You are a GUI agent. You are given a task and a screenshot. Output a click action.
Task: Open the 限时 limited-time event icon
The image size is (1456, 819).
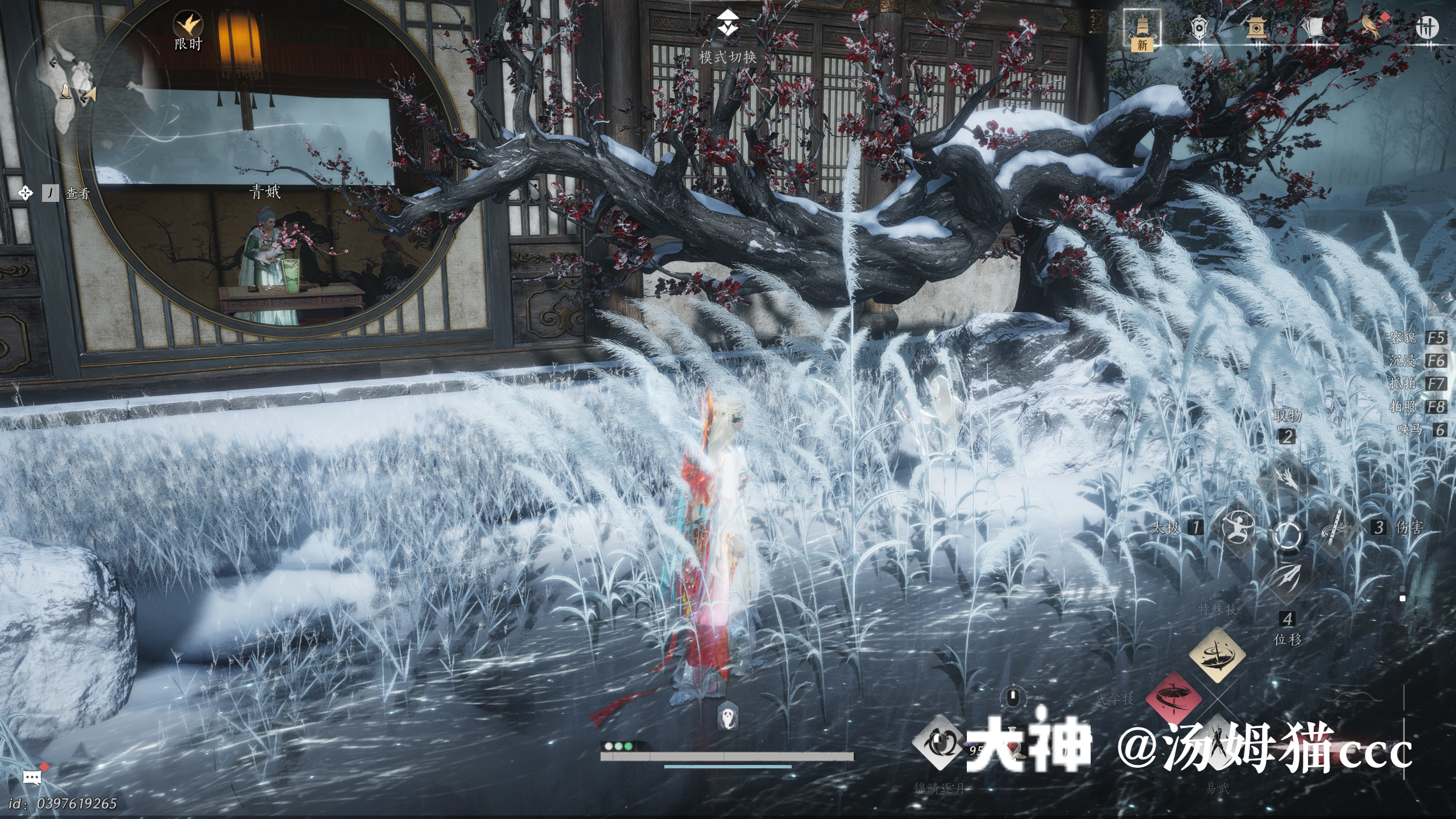pyautogui.click(x=188, y=26)
